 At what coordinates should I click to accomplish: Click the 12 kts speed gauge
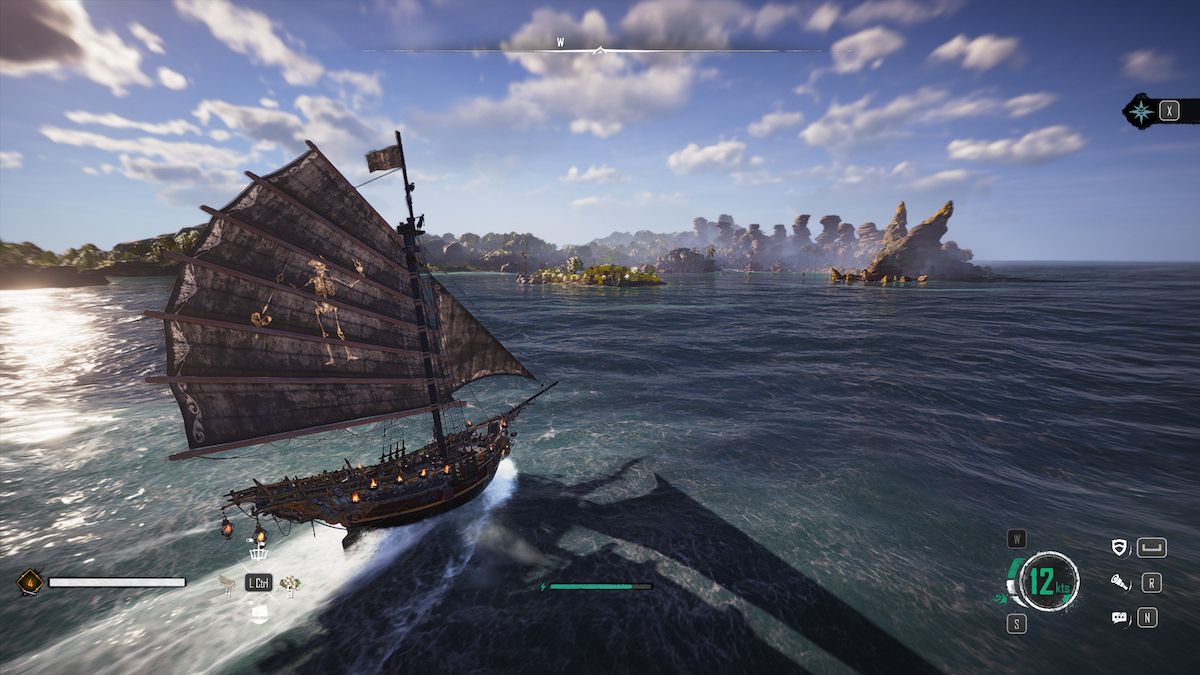coord(1048,582)
